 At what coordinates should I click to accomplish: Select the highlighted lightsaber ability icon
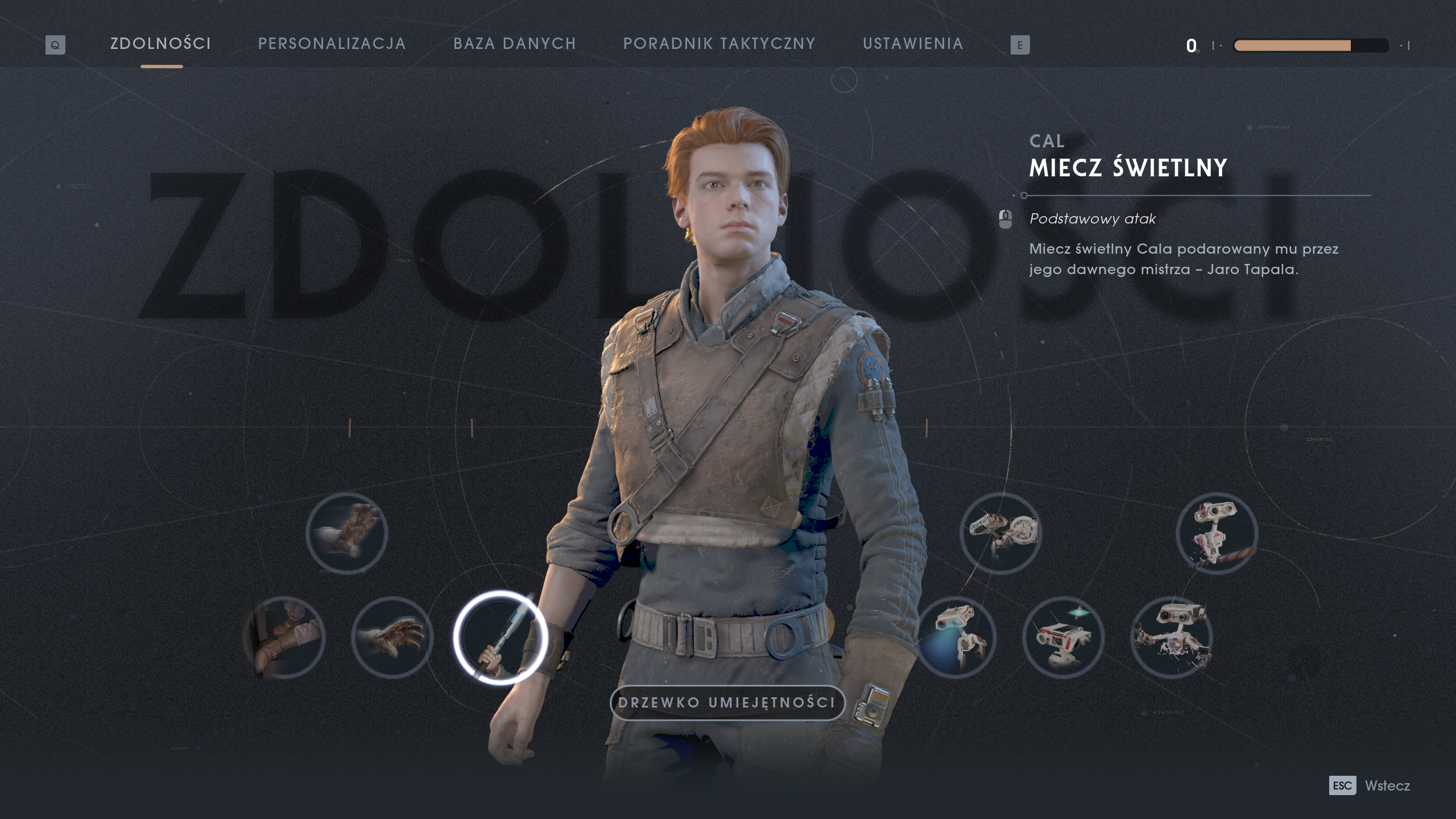point(500,638)
